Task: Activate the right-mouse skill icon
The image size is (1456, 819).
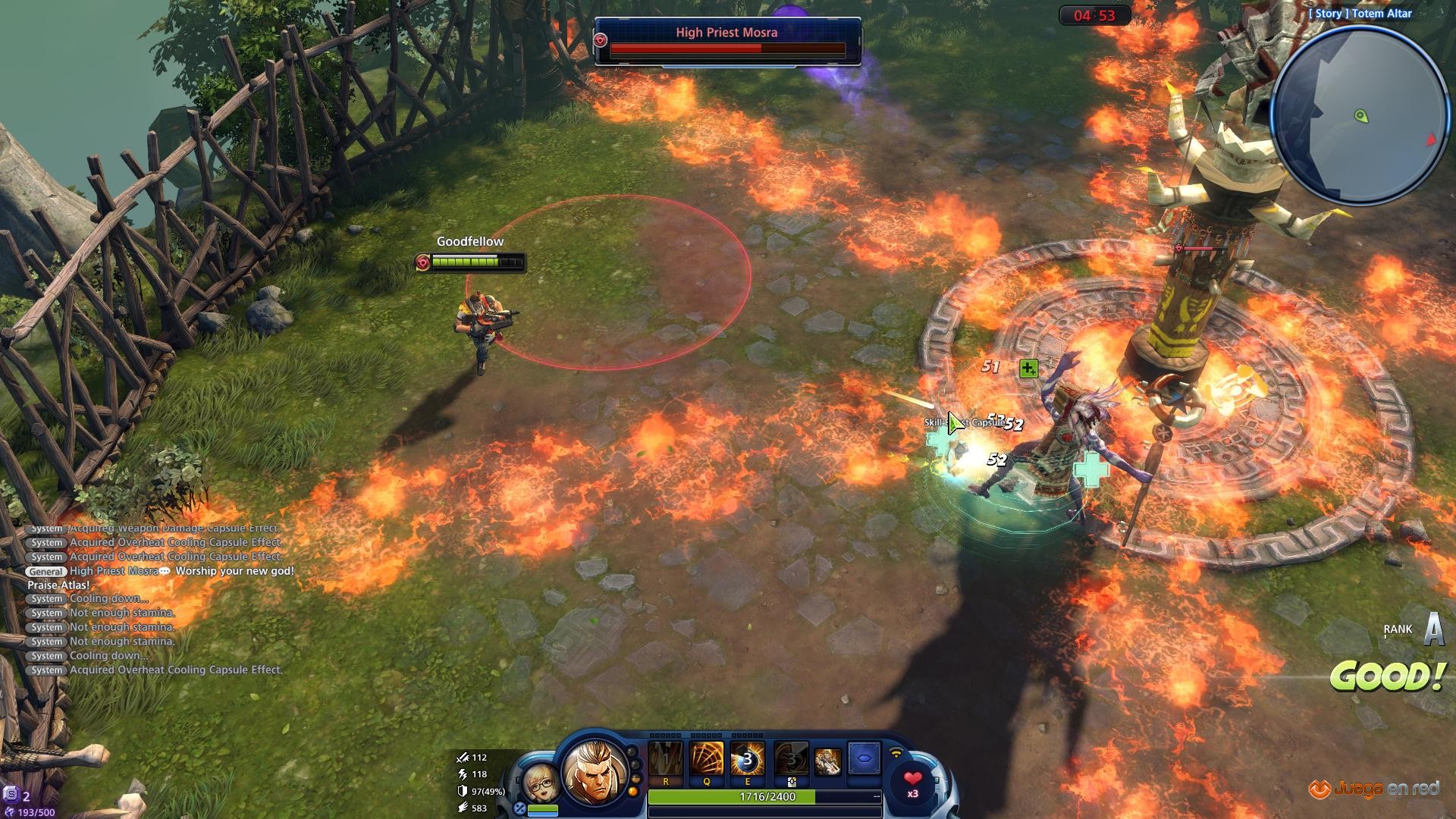Action: (790, 760)
